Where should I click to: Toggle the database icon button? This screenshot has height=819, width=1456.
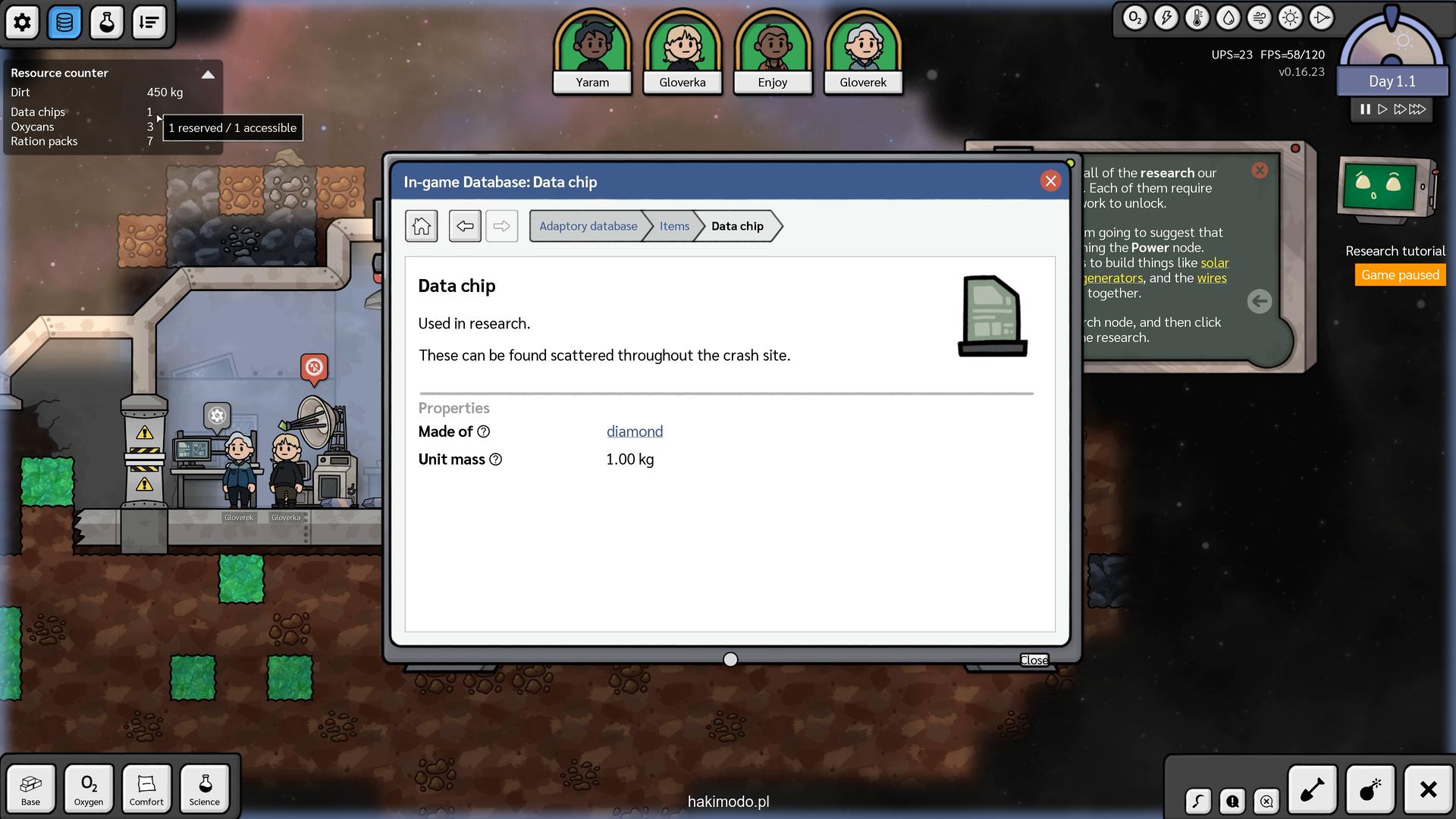click(65, 23)
